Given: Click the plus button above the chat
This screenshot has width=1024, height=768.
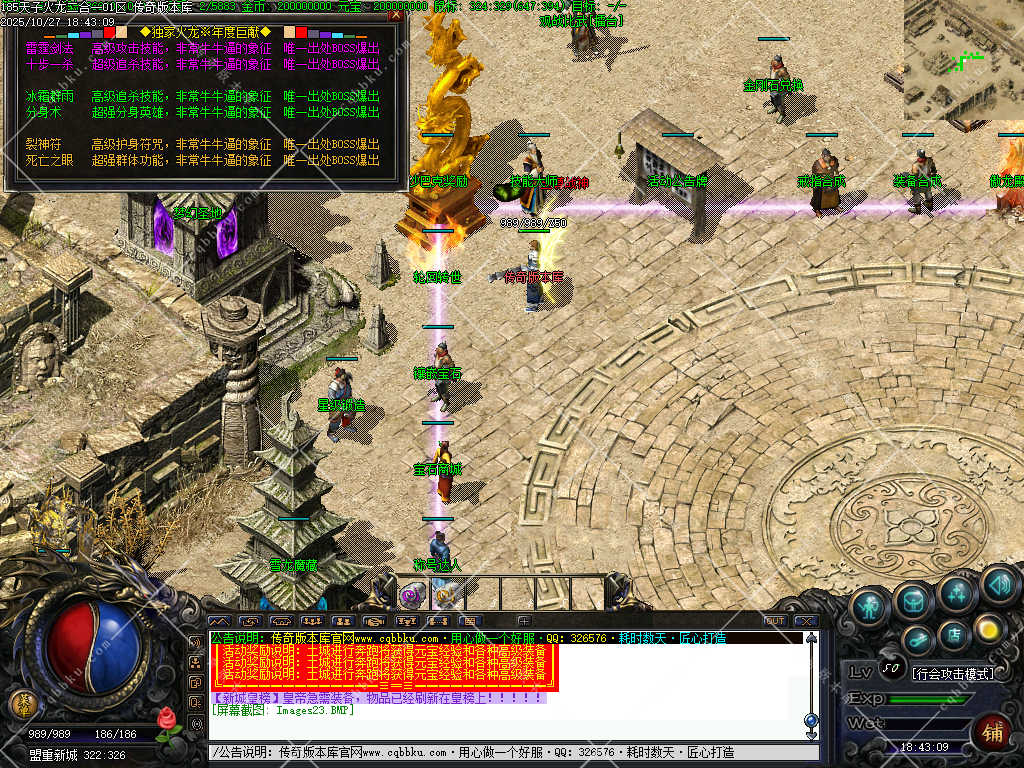Looking at the screenshot, I should pyautogui.click(x=523, y=621).
